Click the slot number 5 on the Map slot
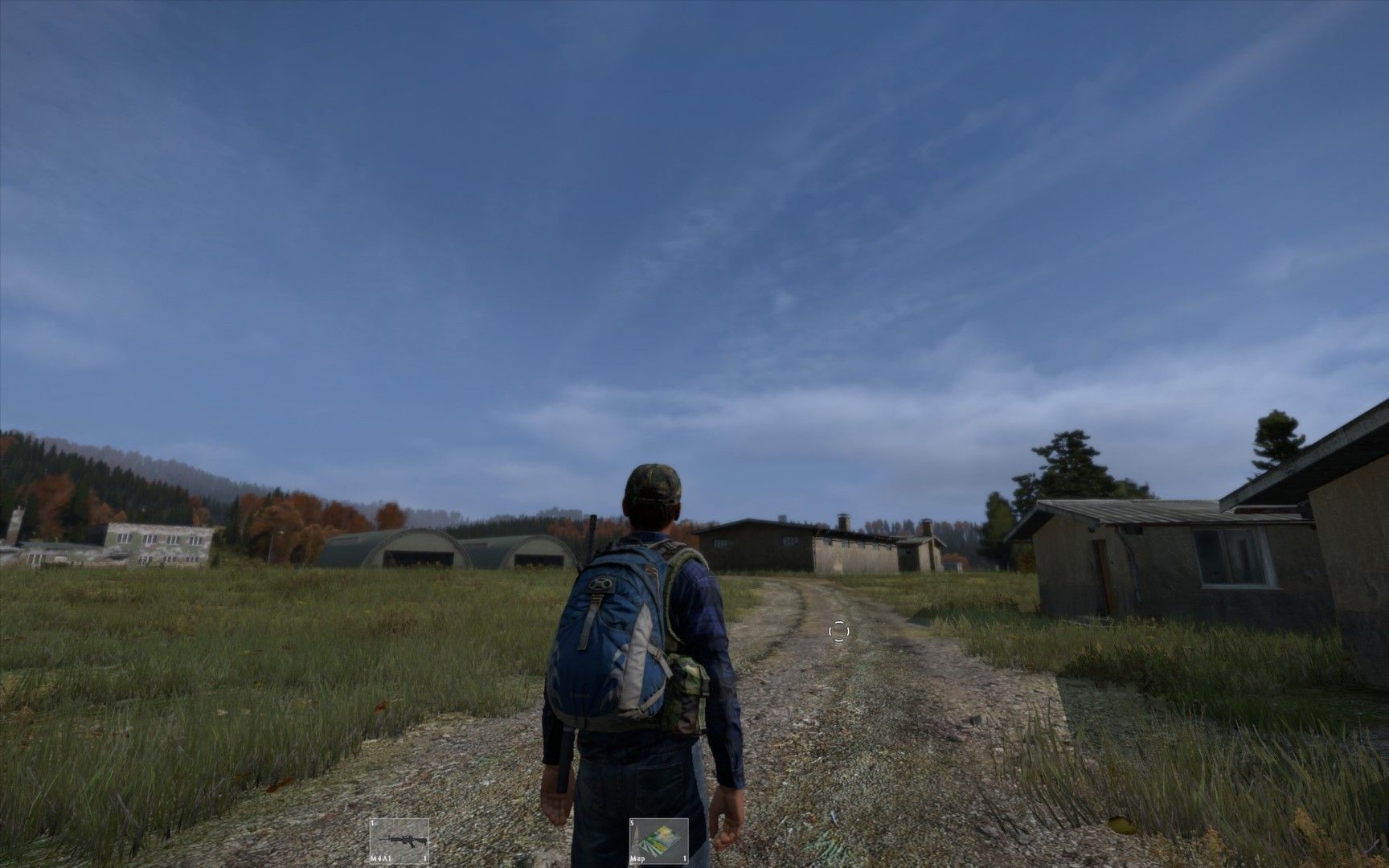 633,822
